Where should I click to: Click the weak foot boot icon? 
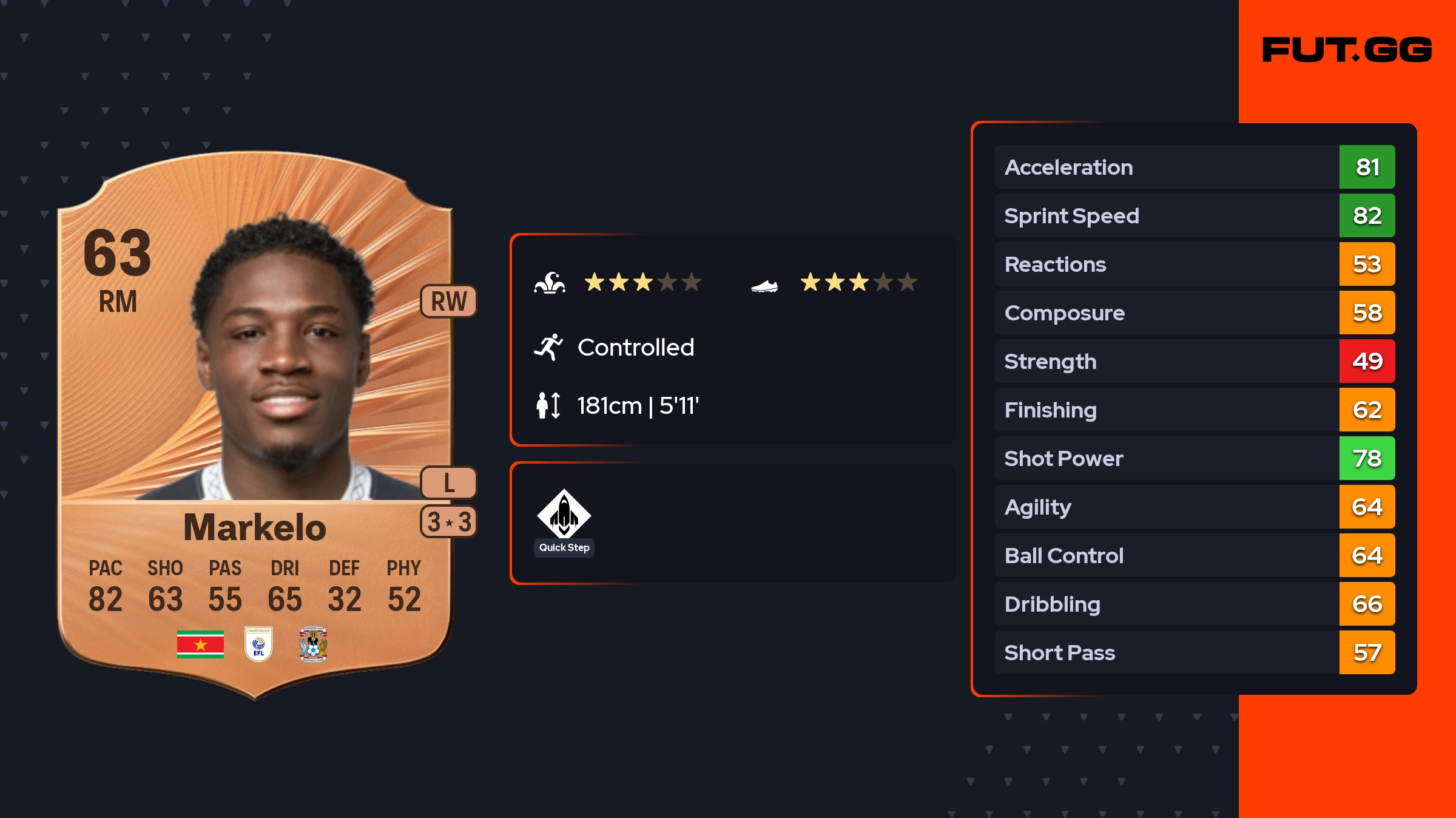coord(764,285)
